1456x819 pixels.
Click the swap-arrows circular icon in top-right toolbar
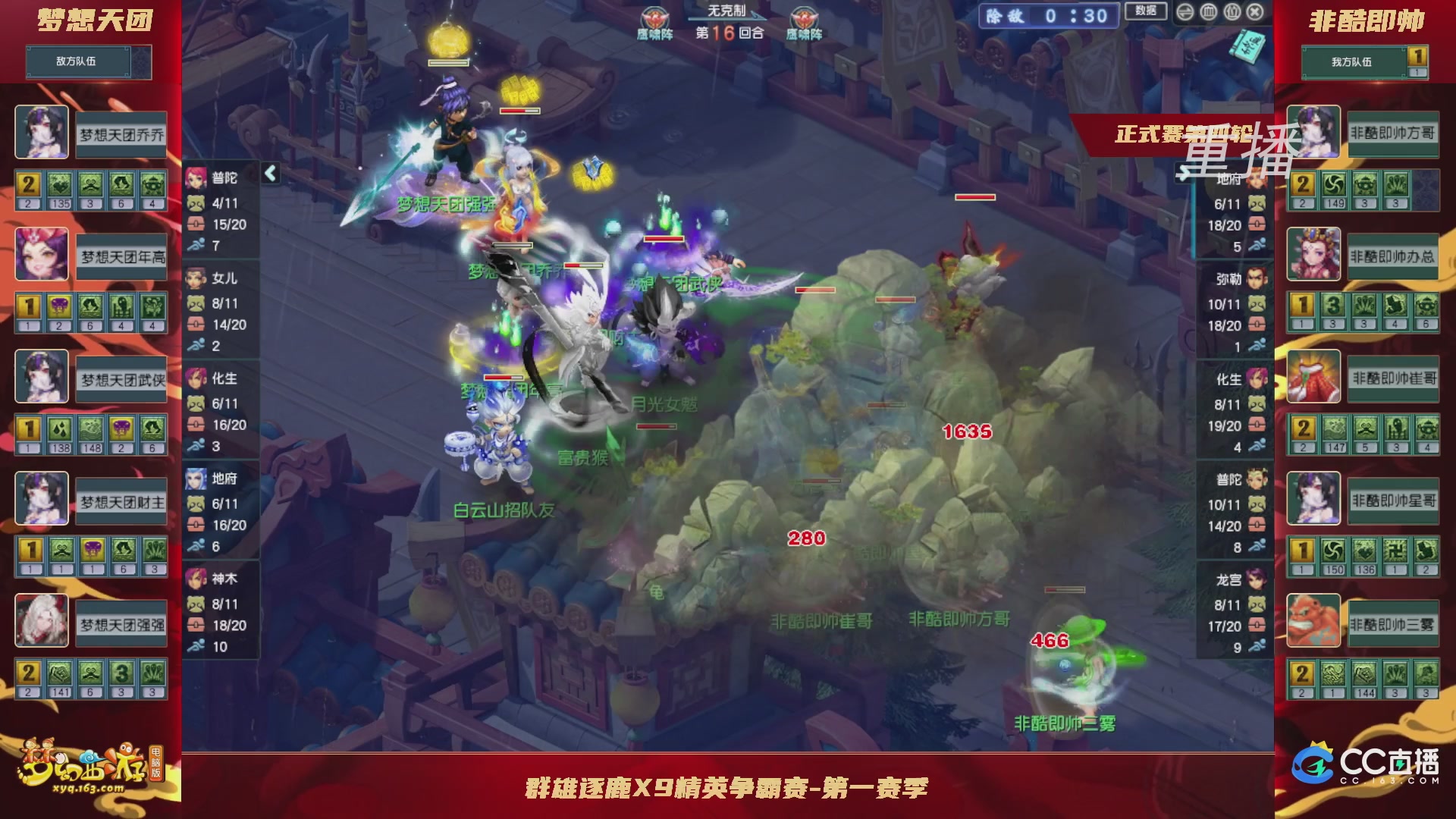pyautogui.click(x=1187, y=12)
